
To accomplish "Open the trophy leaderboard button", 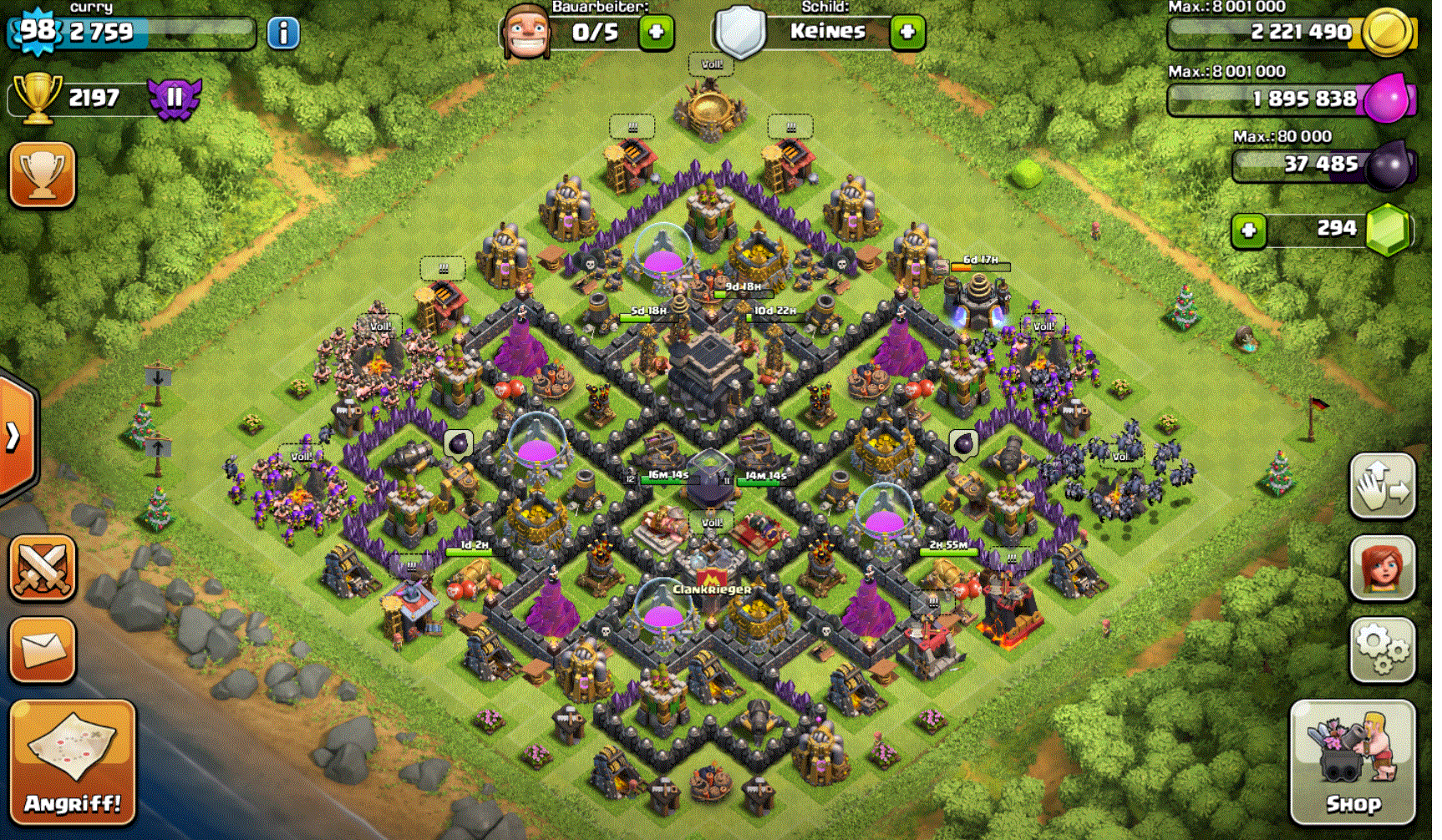I will [x=43, y=175].
